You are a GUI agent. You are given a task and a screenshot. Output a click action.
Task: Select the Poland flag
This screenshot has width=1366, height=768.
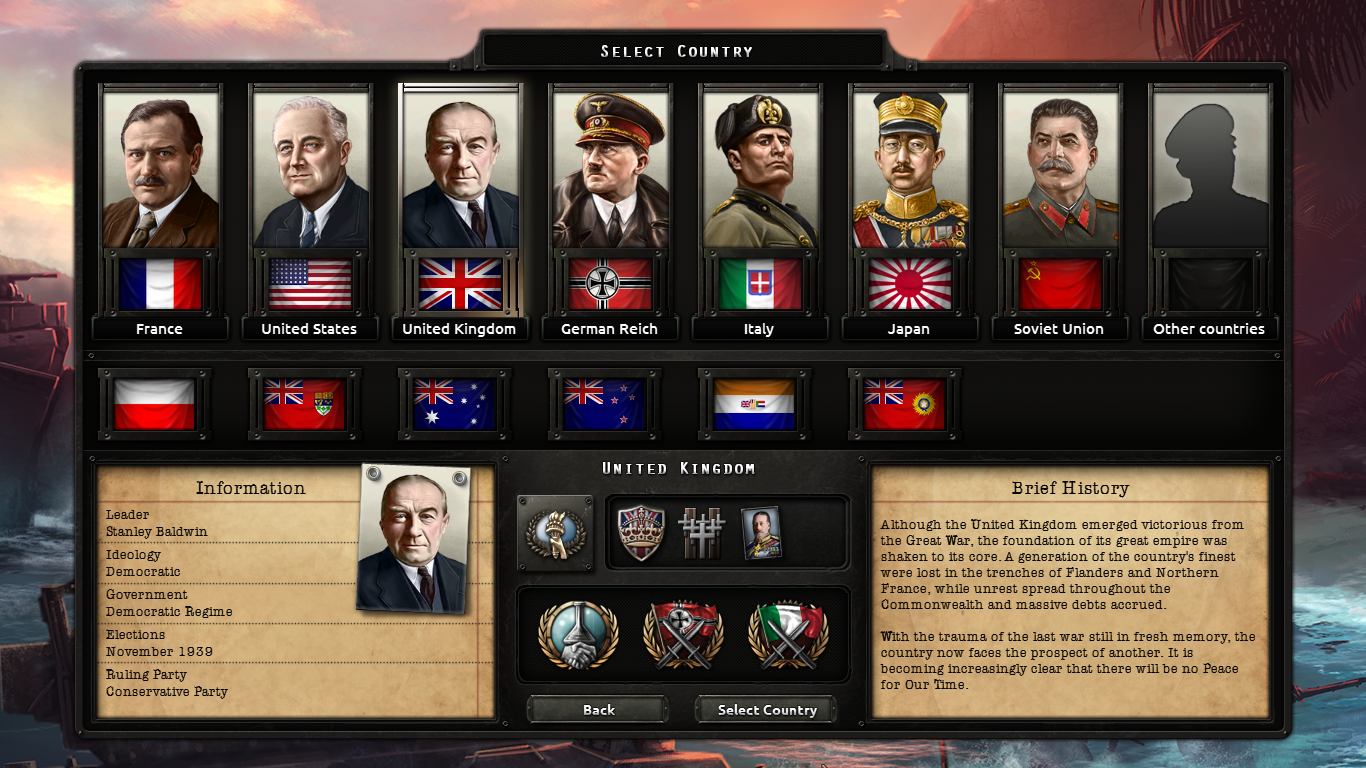pos(154,404)
